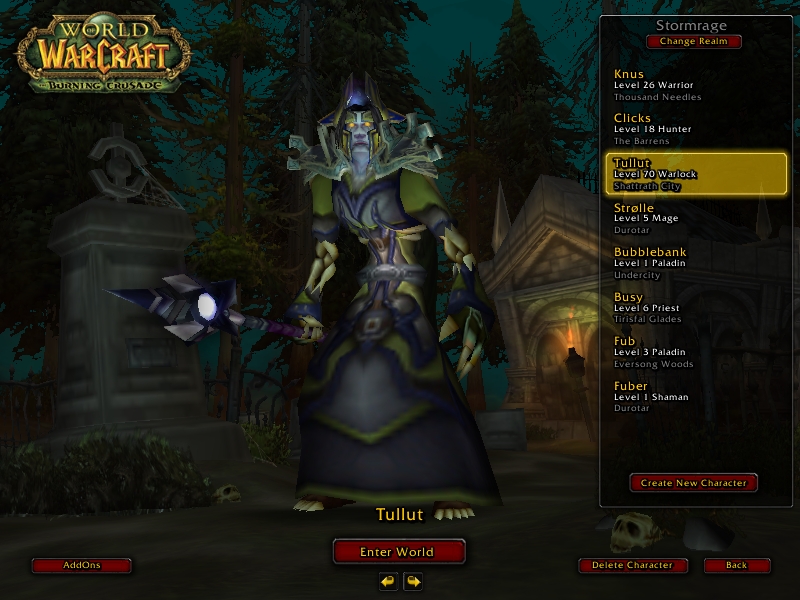Pick Fuber the Level 1 Shaman

pyautogui.click(x=697, y=396)
